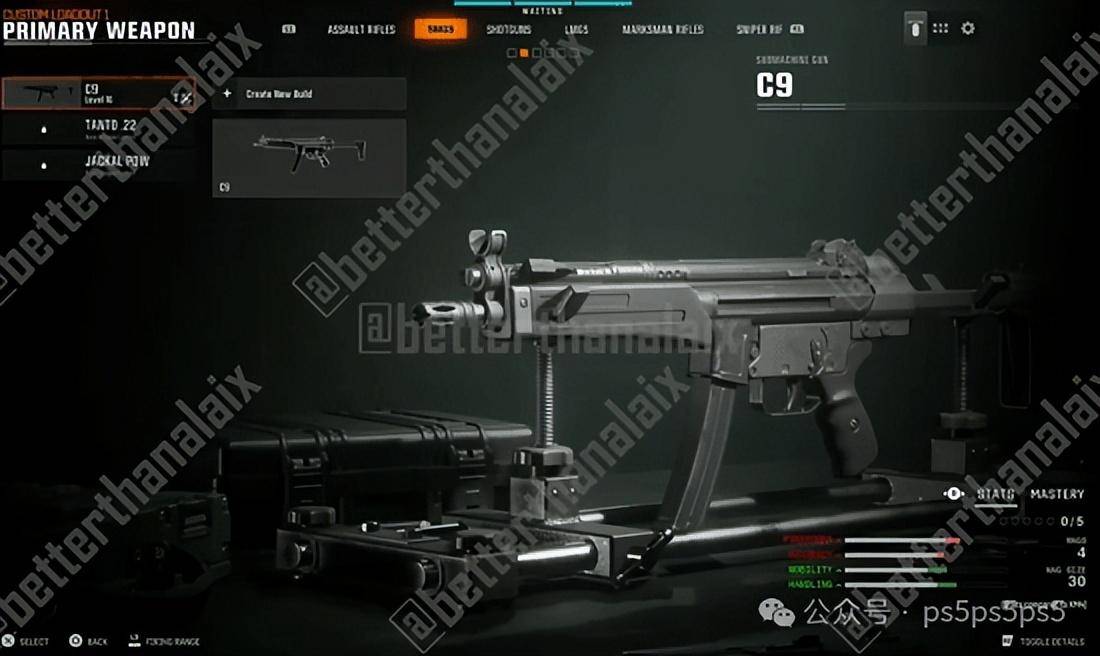Open the Shotguns category
The image size is (1100, 656).
[509, 30]
